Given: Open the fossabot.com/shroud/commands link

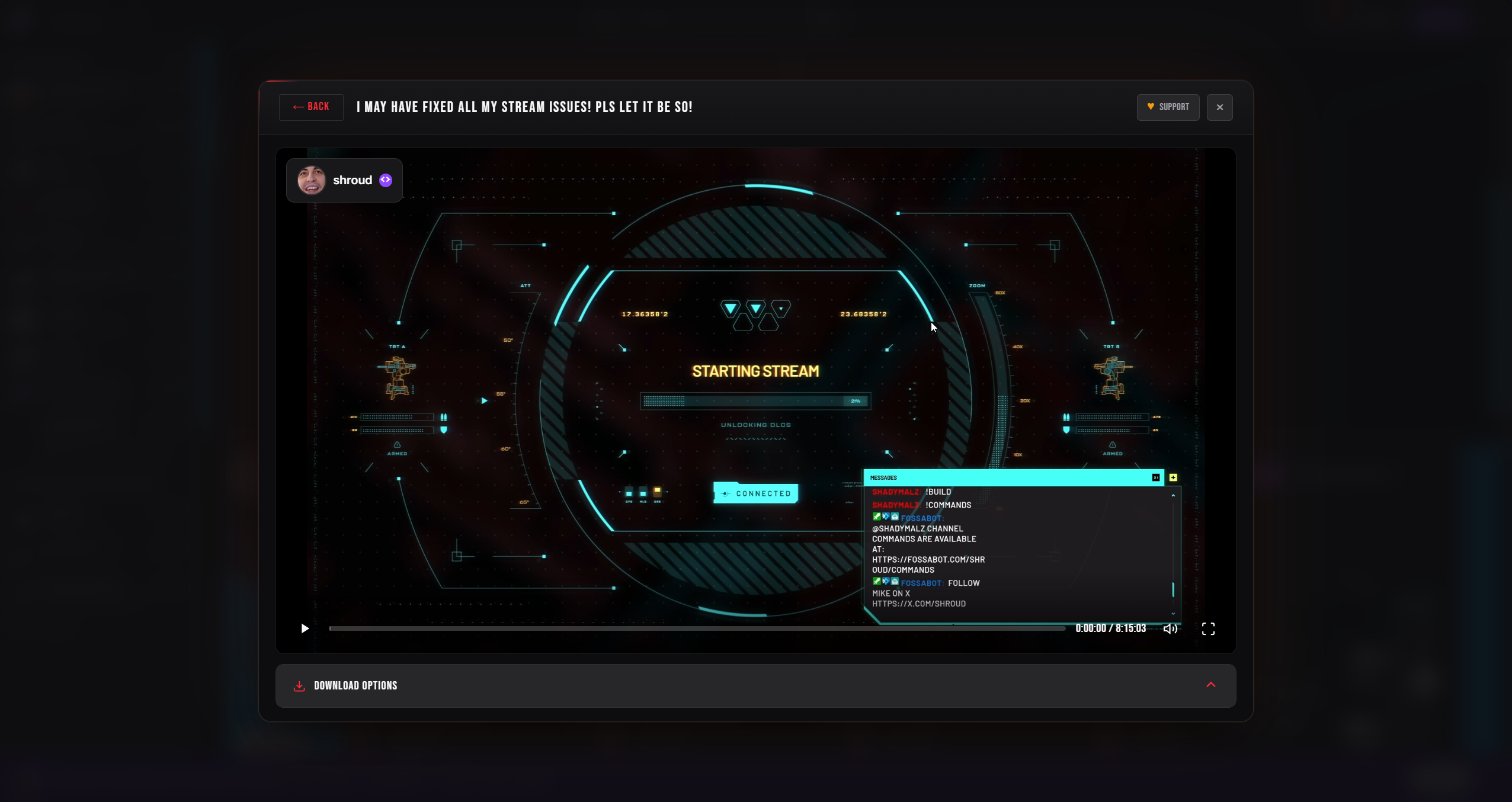Looking at the screenshot, I should click(x=928, y=560).
